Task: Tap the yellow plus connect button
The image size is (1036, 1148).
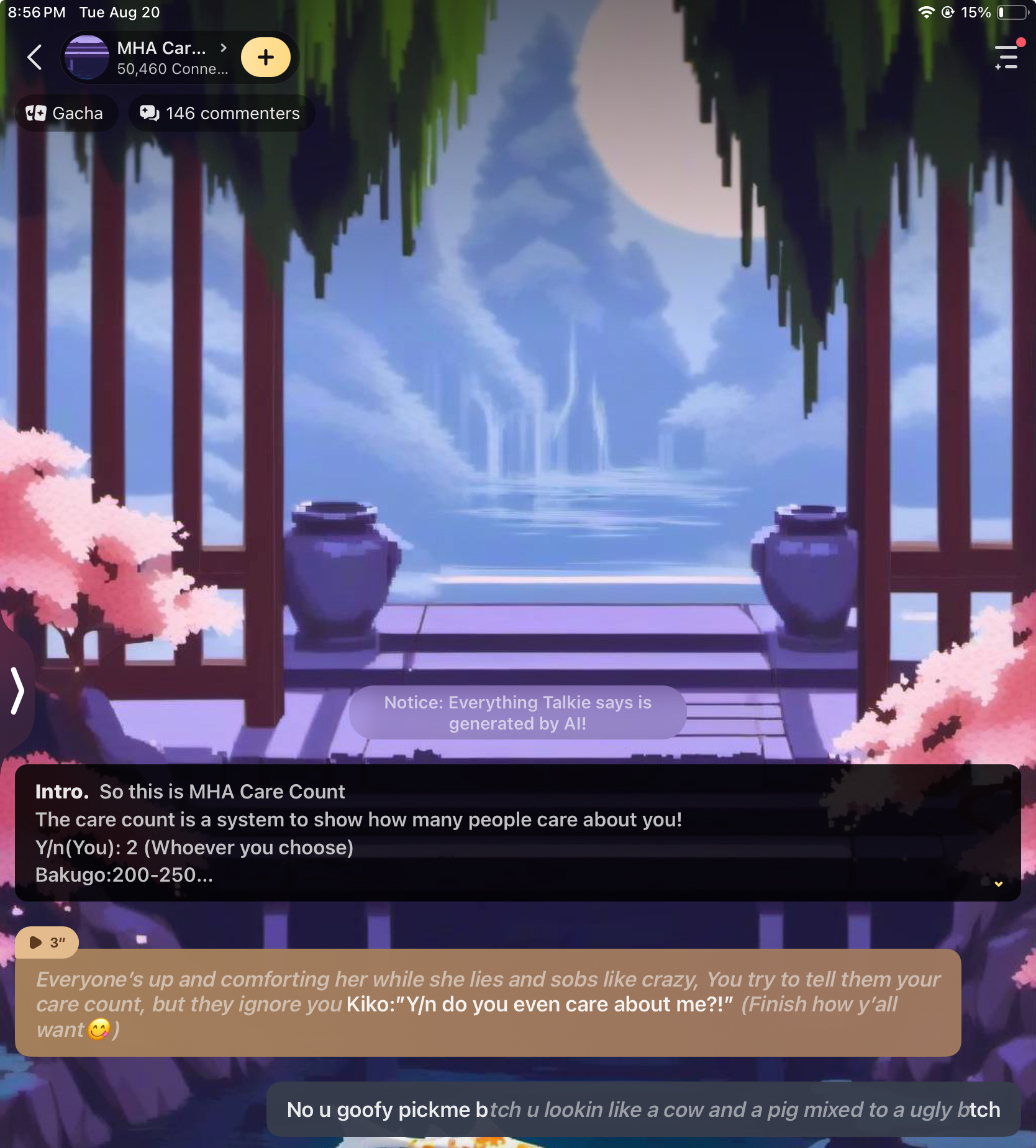Action: (x=266, y=58)
